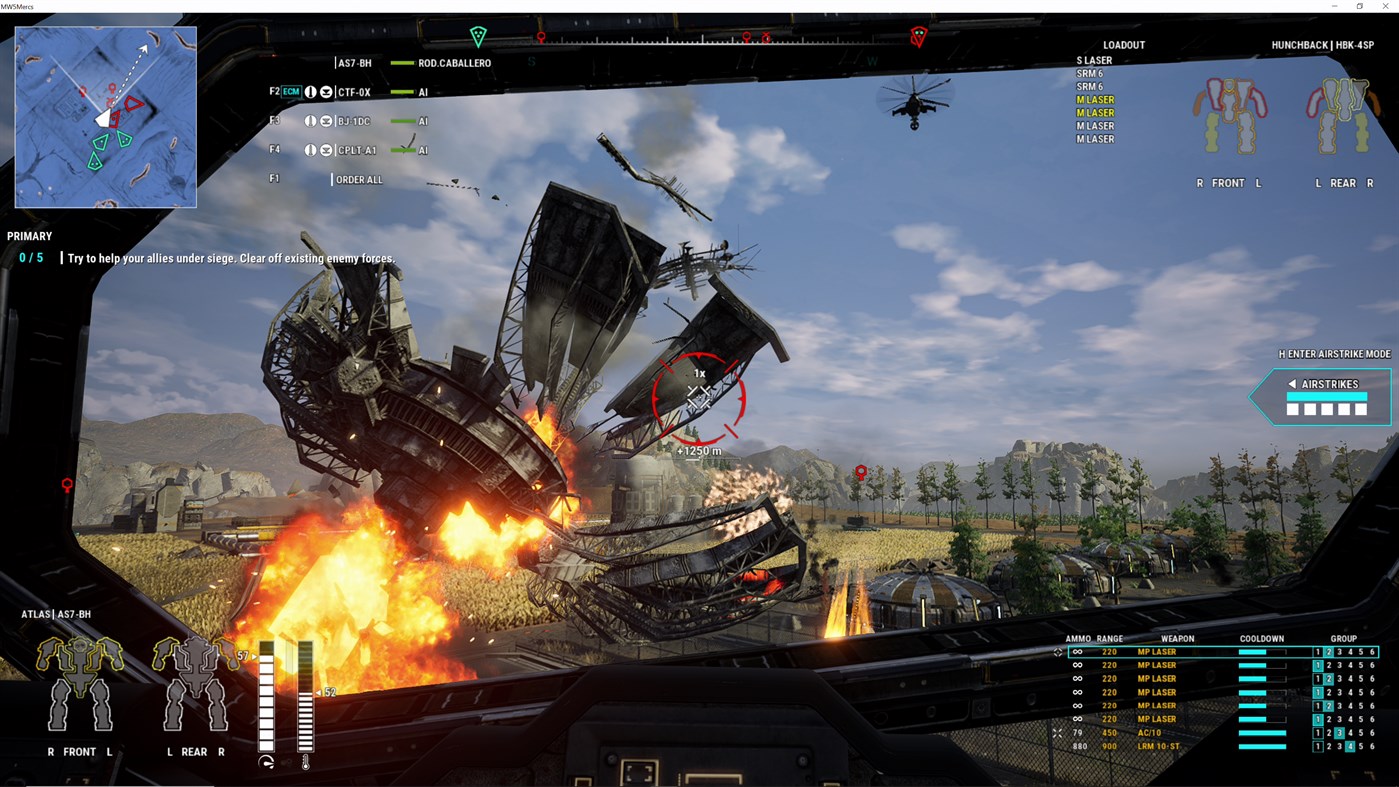The height and width of the screenshot is (787, 1399).
Task: Click the LOADOUT header
Action: (x=1123, y=44)
